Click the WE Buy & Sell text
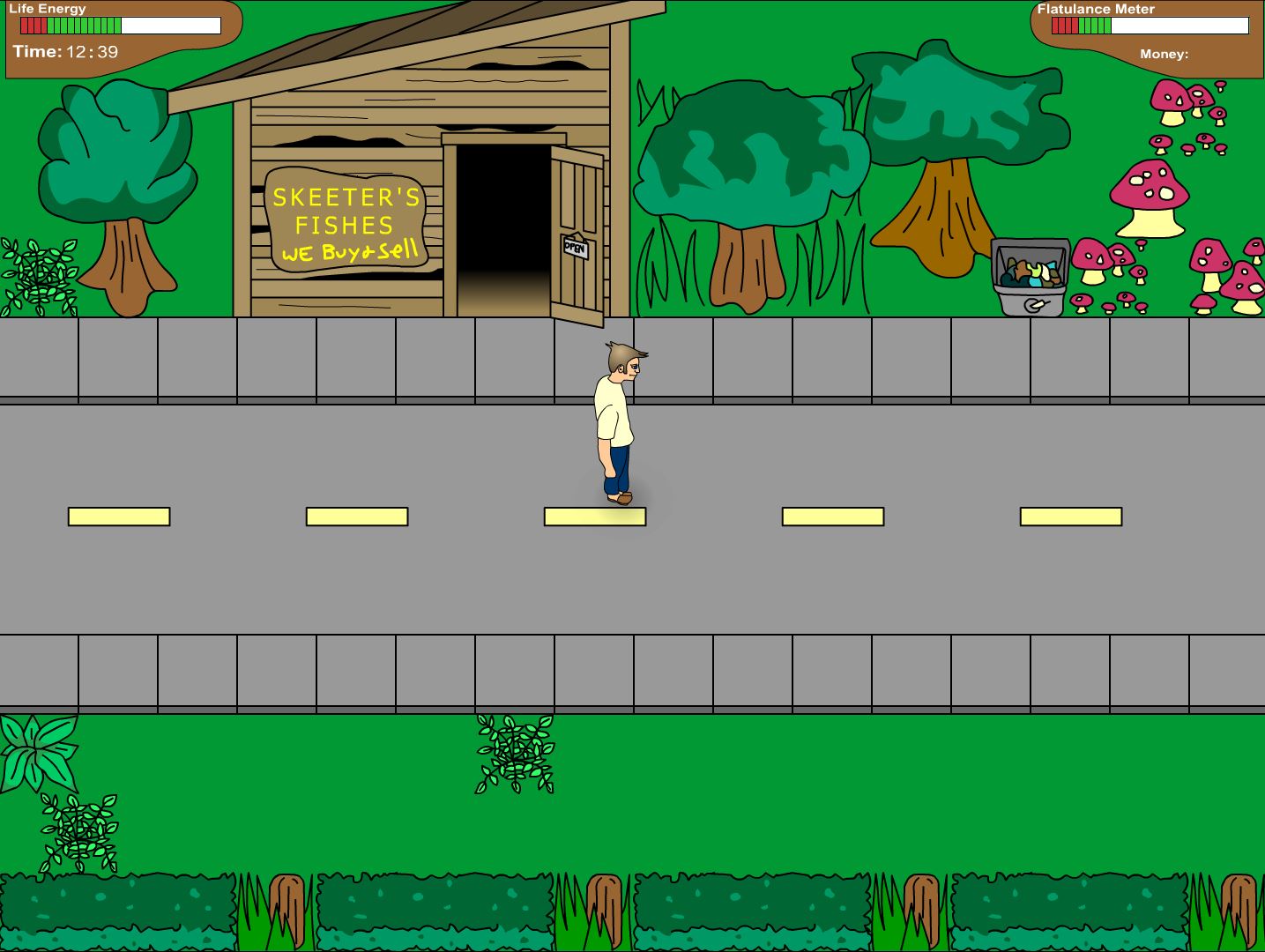 pyautogui.click(x=348, y=254)
